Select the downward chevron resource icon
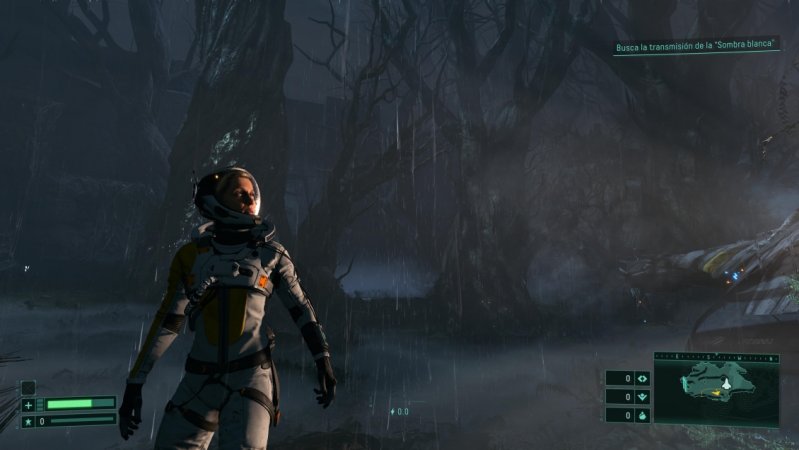The image size is (799, 450). pyautogui.click(x=641, y=396)
